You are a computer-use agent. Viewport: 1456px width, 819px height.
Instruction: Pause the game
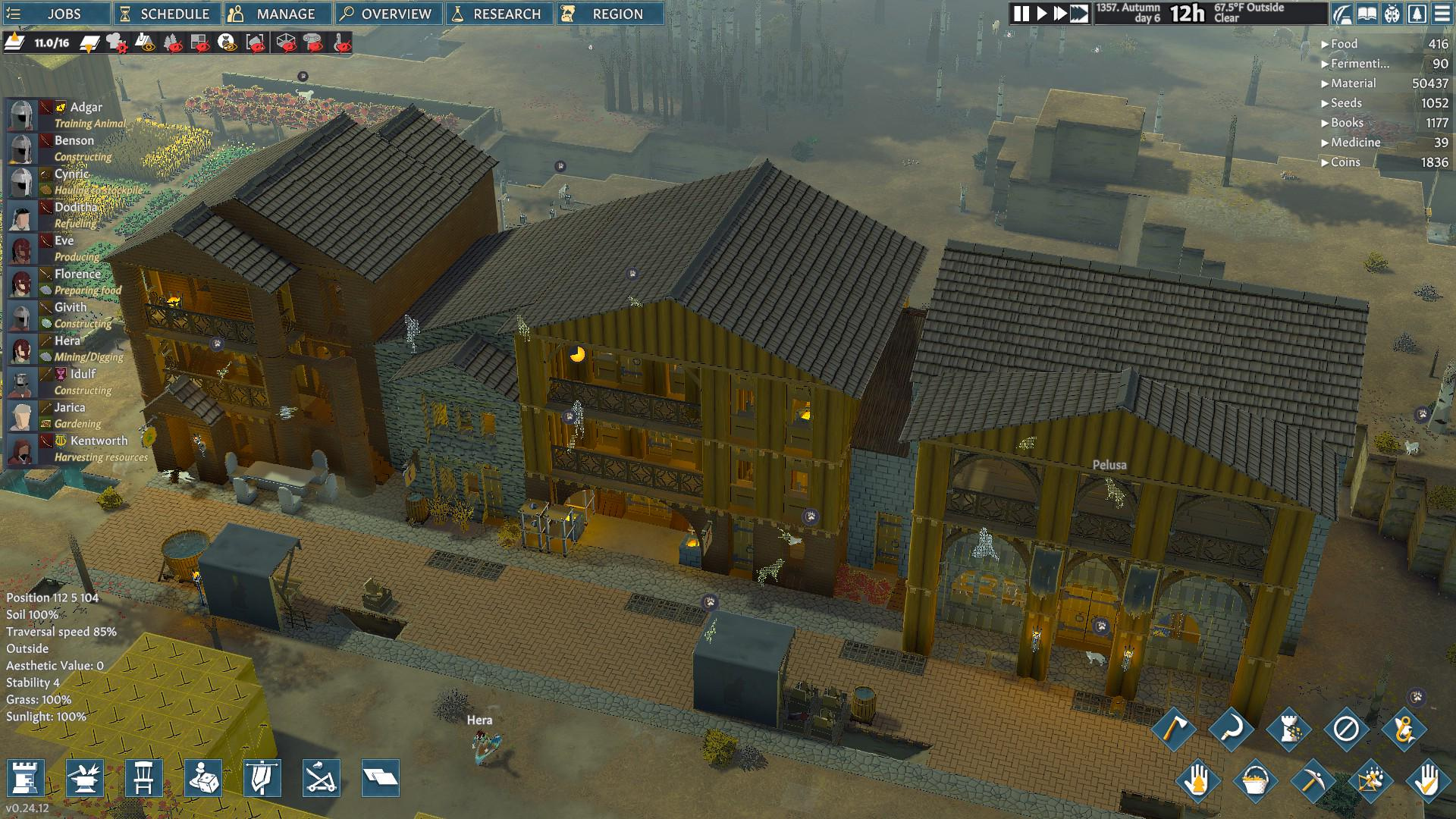pyautogui.click(x=1021, y=14)
